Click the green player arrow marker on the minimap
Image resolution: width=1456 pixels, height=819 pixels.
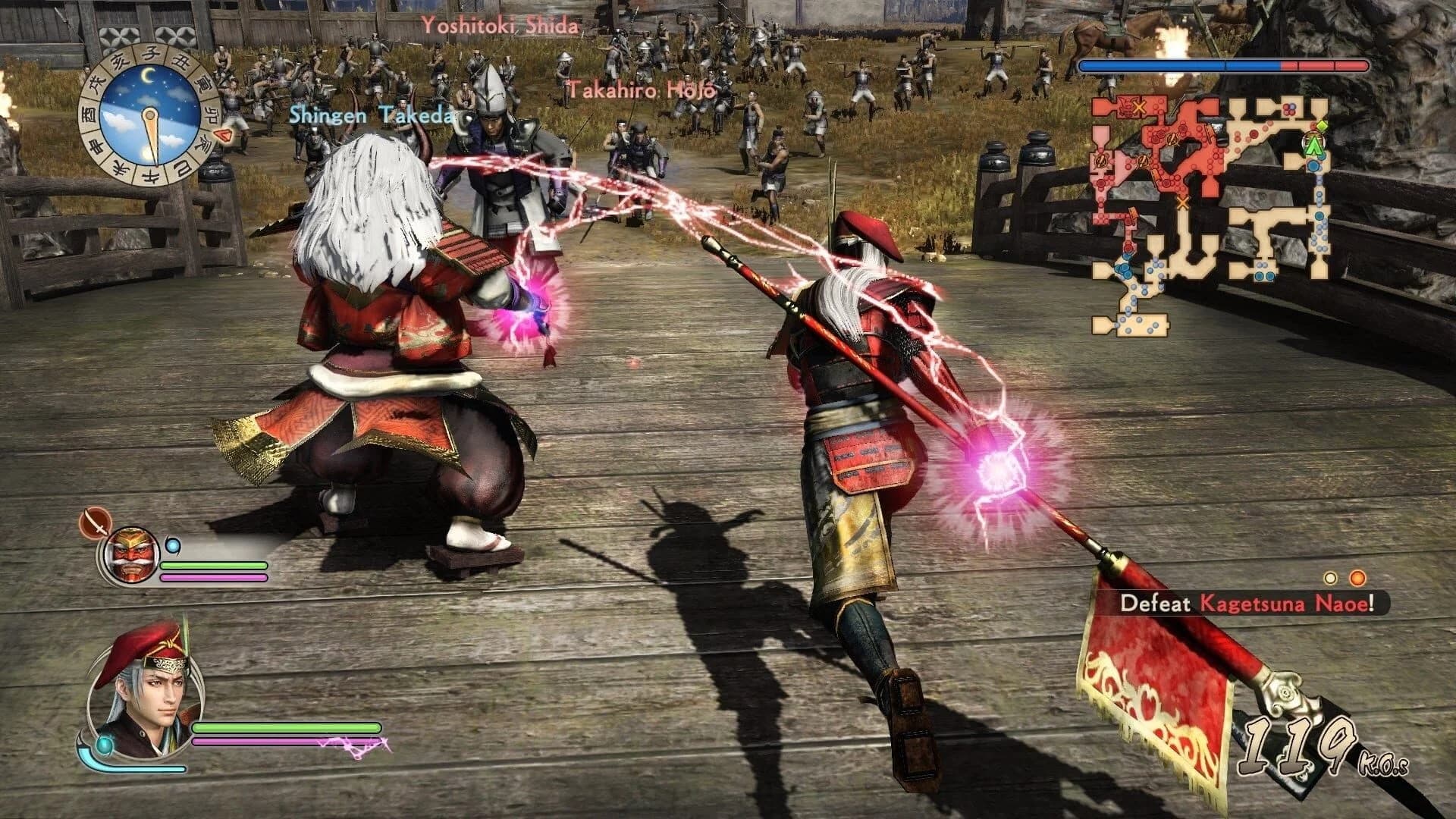(x=1313, y=146)
